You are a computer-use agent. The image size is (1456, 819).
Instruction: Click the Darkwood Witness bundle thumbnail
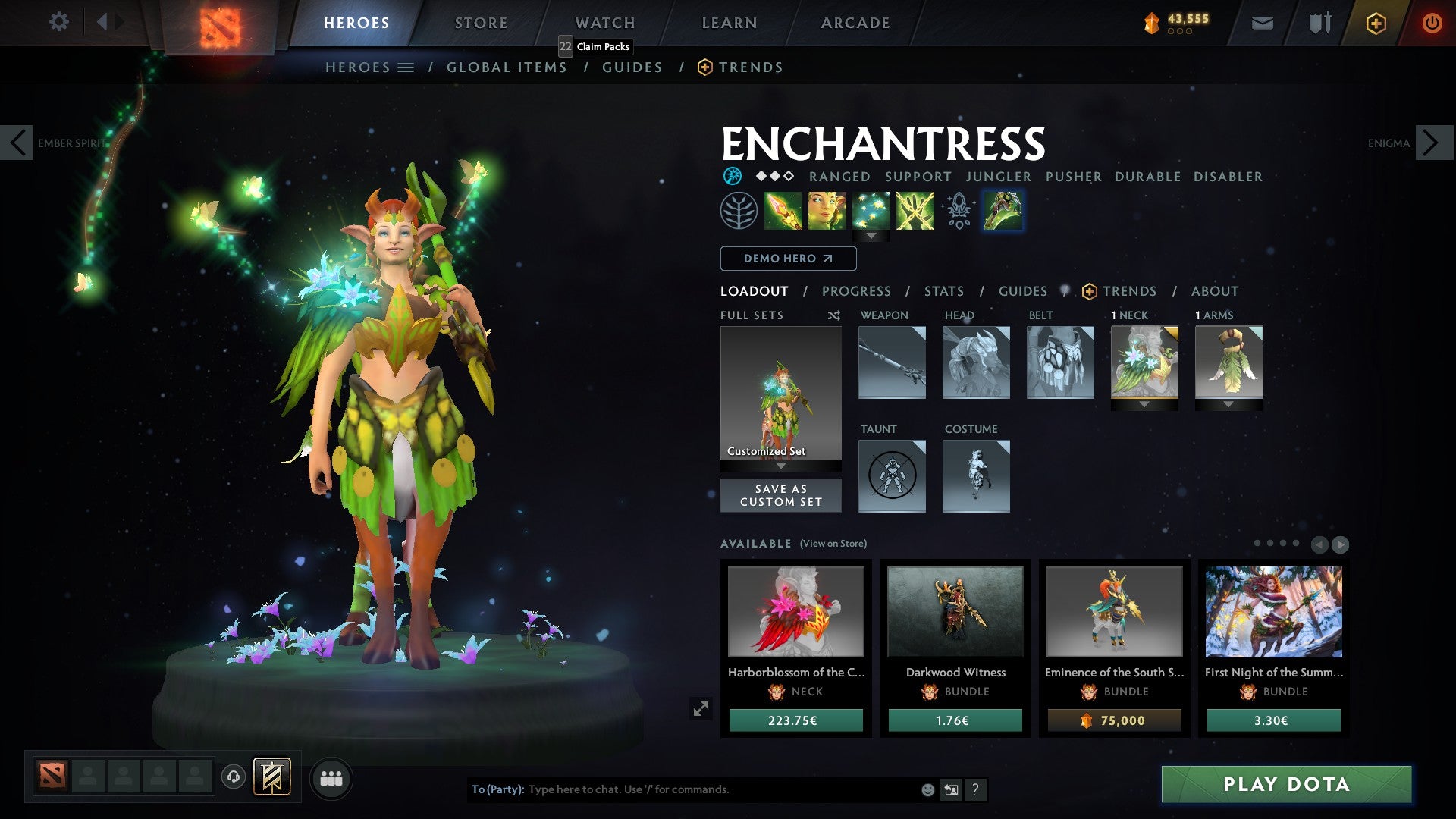[x=954, y=613]
